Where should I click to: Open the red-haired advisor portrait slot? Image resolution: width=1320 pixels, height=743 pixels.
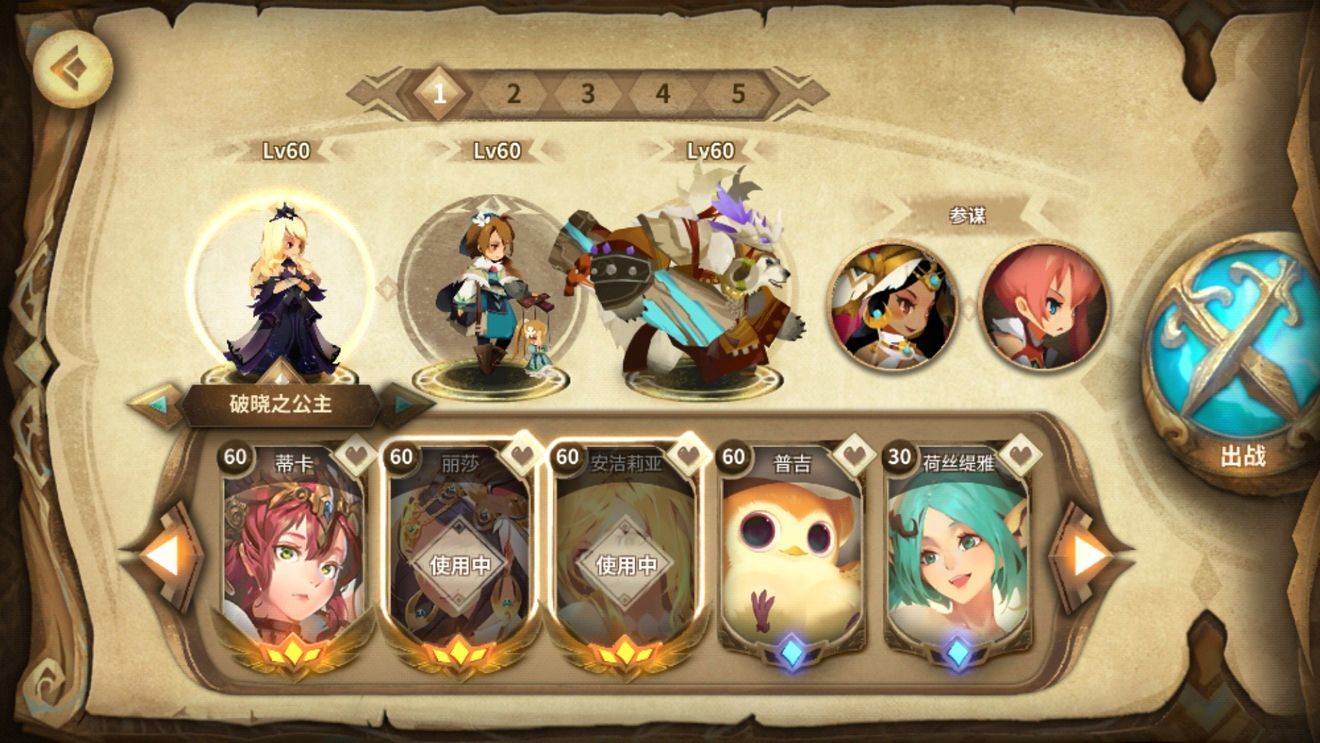(1043, 305)
